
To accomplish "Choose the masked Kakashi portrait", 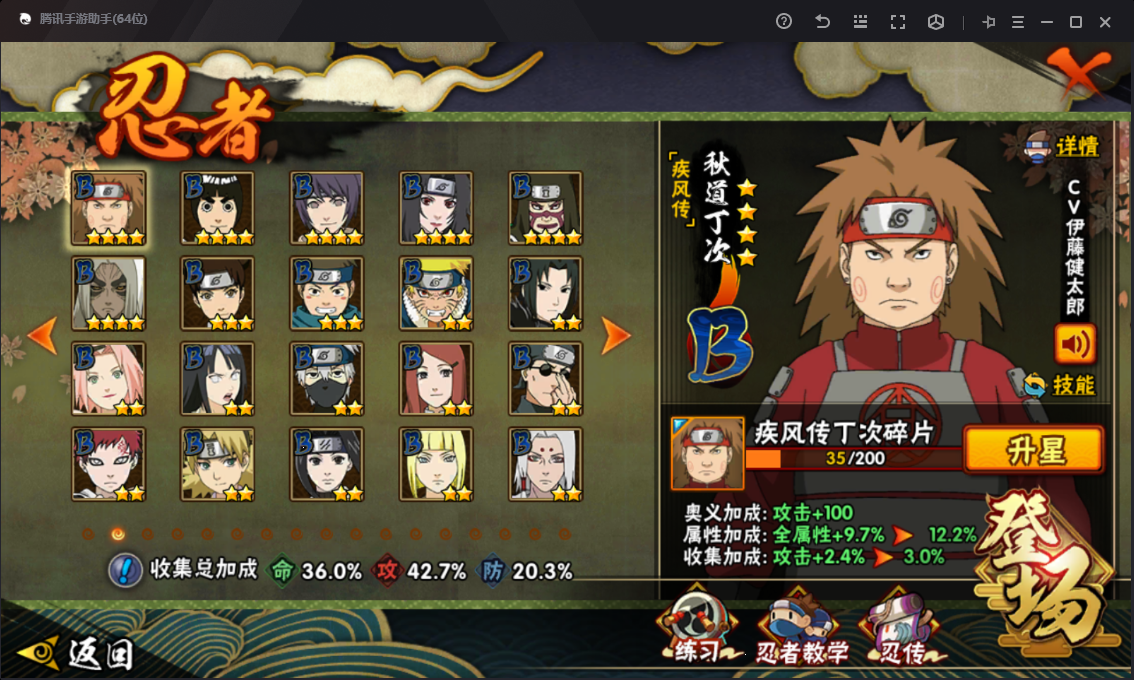I will 327,379.
